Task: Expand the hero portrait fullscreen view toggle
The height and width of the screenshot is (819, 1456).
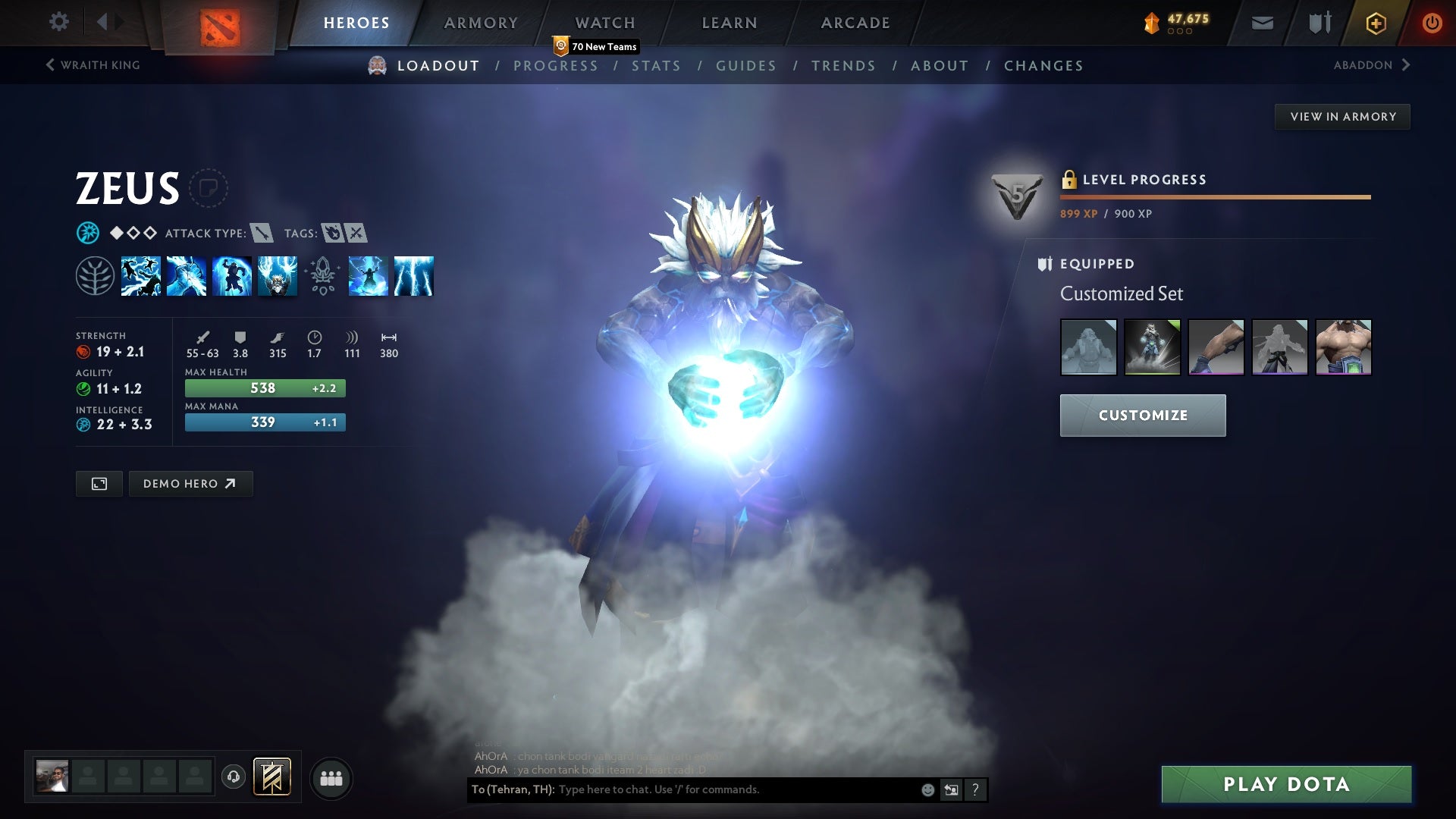Action: [x=99, y=483]
